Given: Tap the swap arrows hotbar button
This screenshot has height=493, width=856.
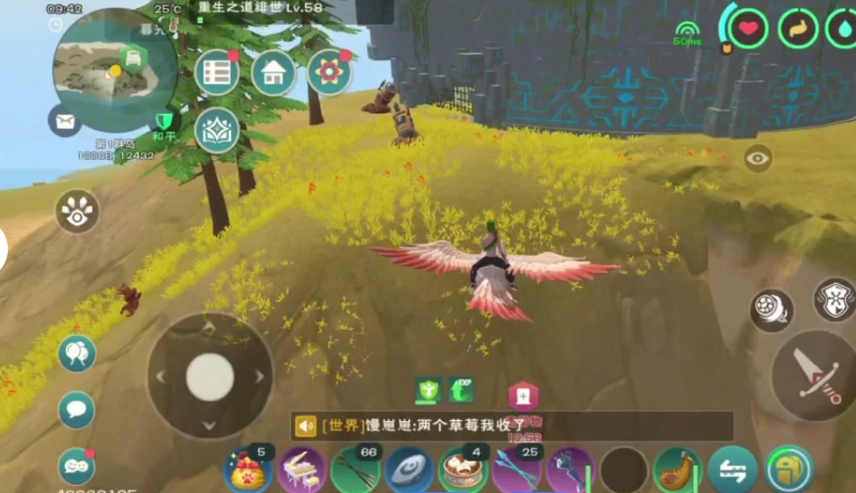Looking at the screenshot, I should [x=732, y=469].
